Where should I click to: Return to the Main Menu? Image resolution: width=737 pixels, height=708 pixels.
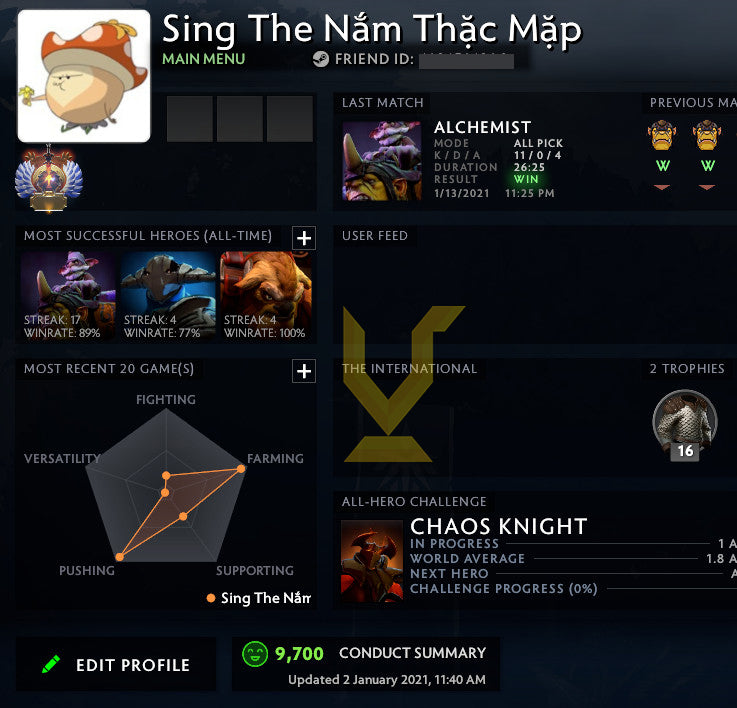tap(203, 59)
